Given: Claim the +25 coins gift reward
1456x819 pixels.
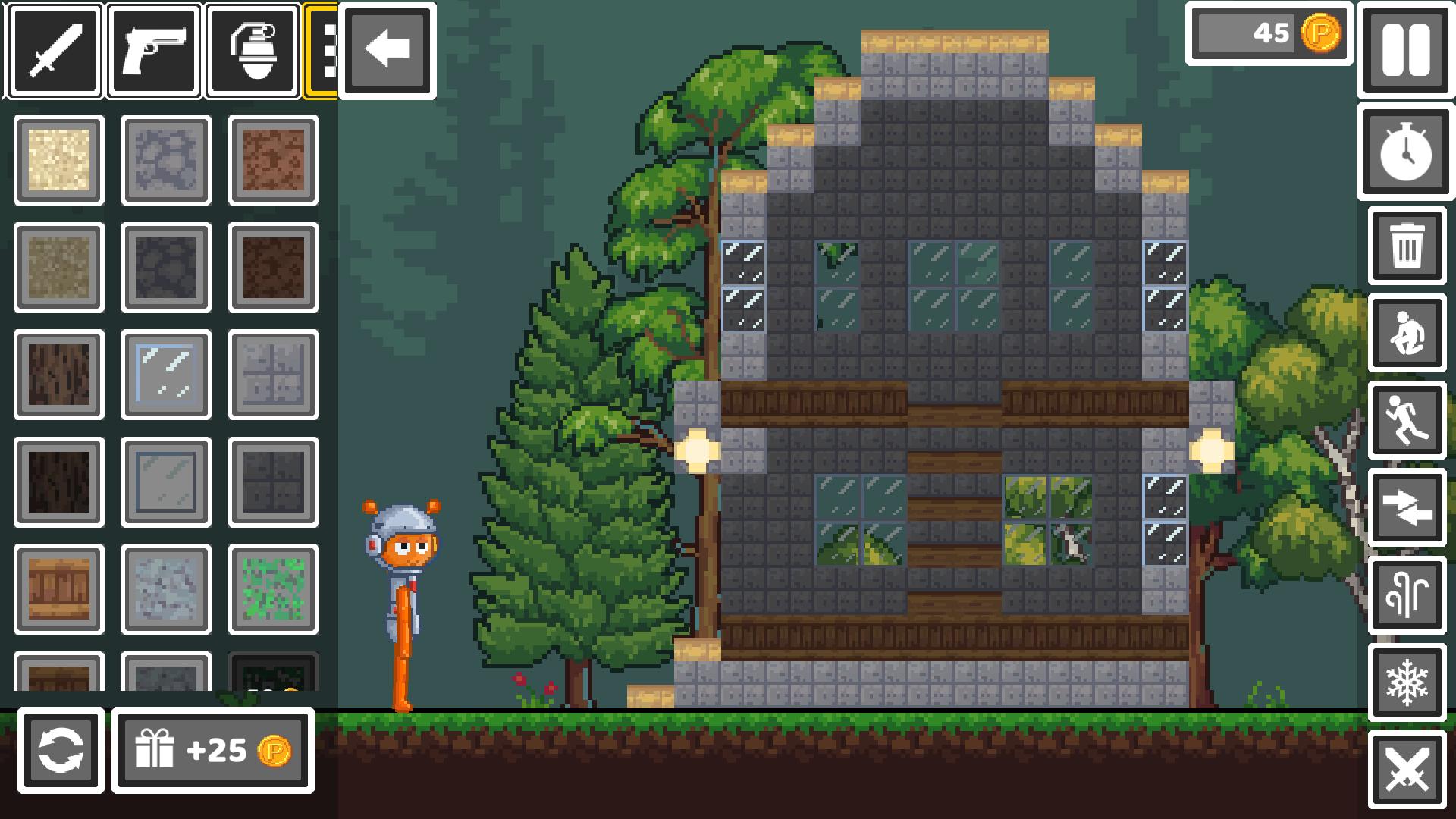Looking at the screenshot, I should 213,752.
